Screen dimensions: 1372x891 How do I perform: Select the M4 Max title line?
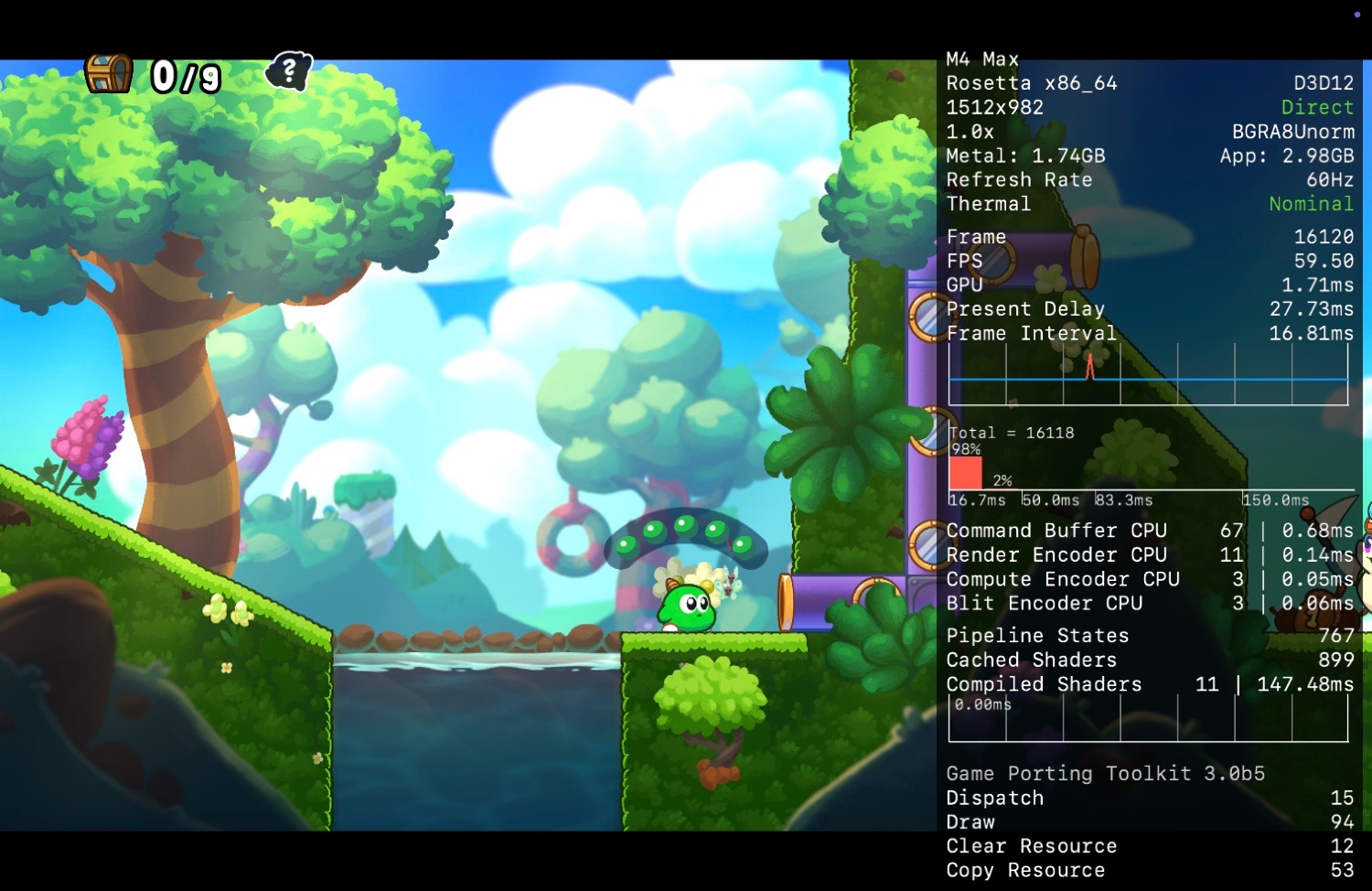tap(982, 59)
